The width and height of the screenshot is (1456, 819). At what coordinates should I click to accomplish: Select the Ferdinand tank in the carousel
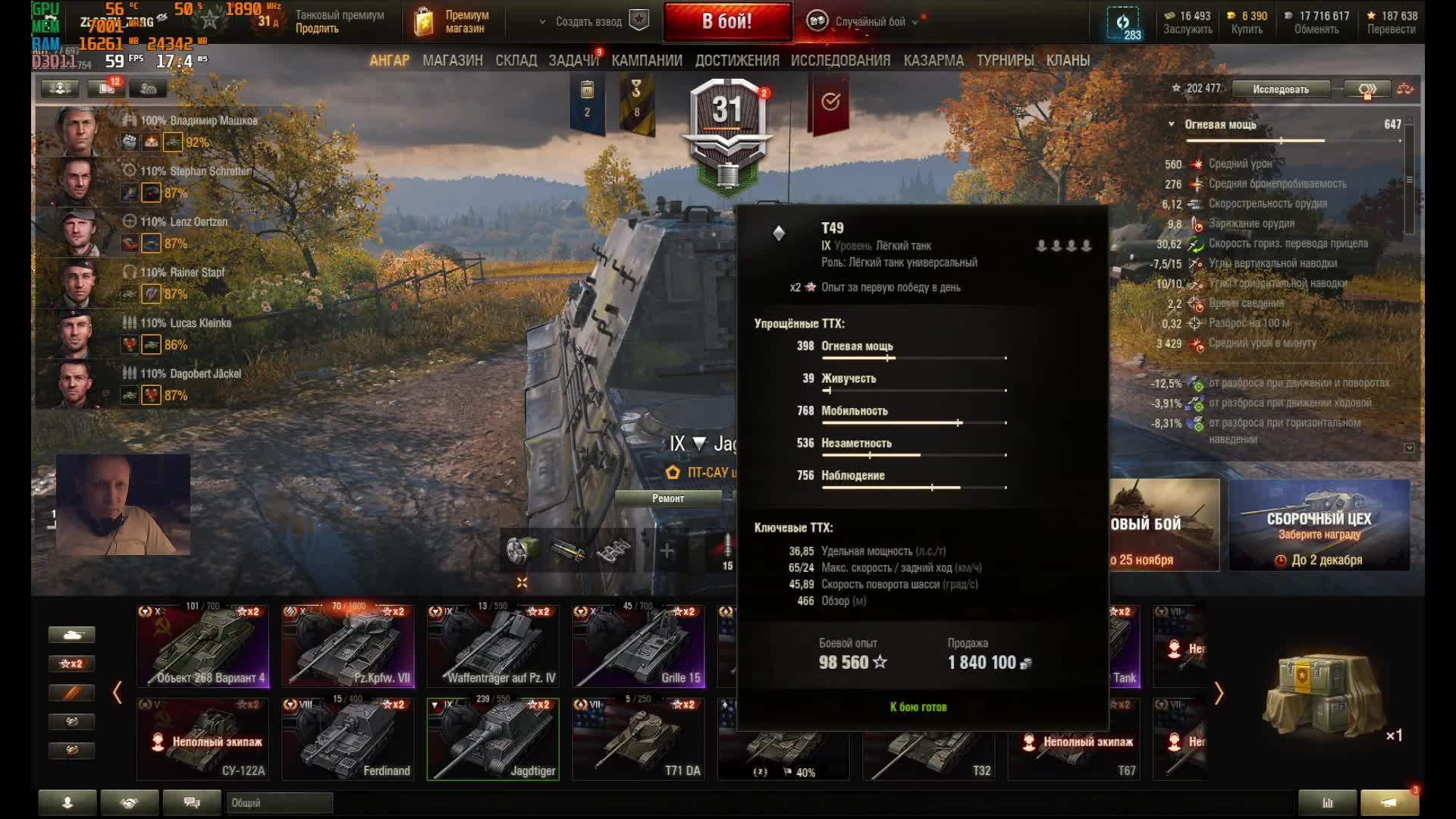pyautogui.click(x=348, y=739)
